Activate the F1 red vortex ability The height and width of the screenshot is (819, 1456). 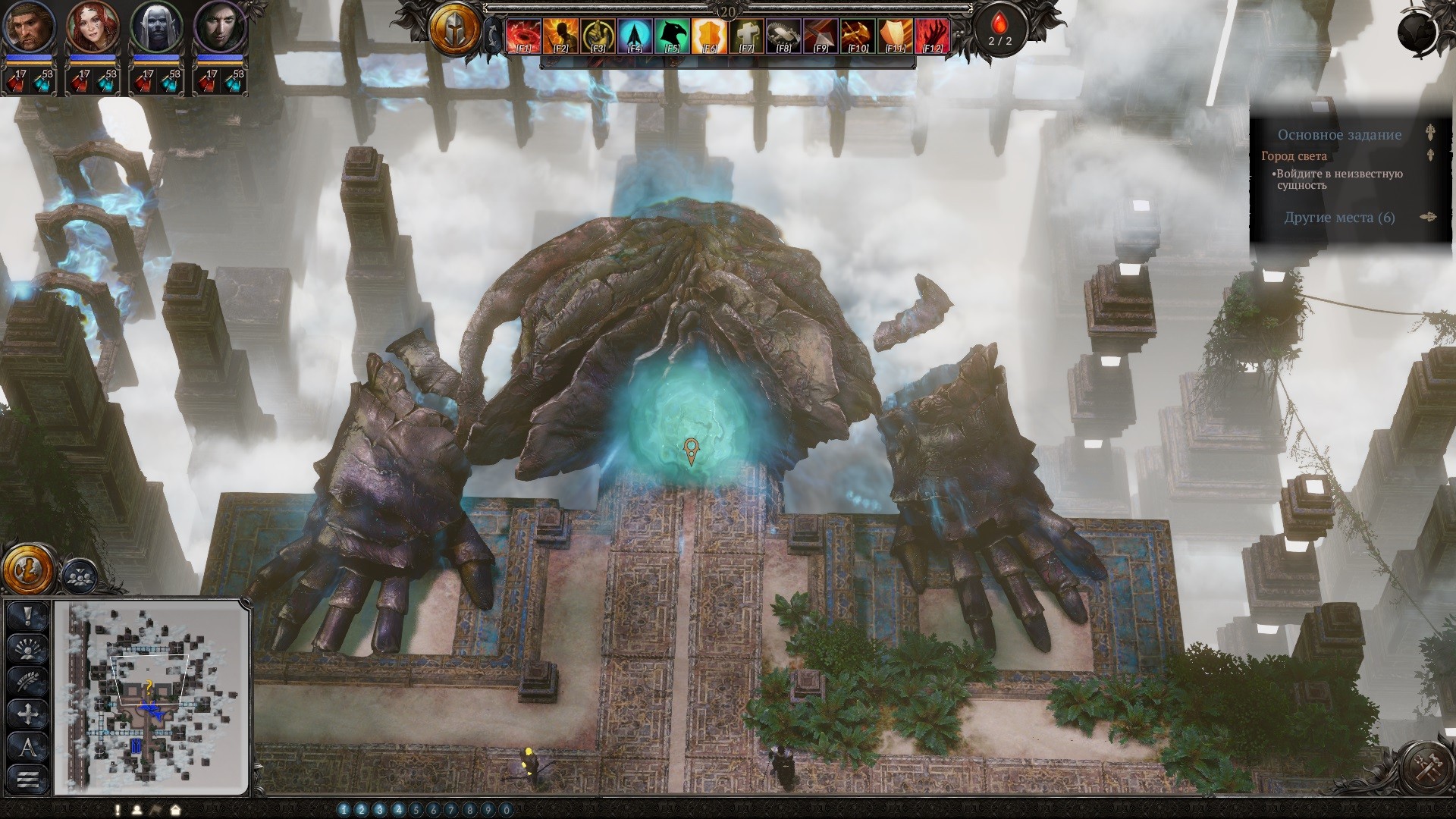click(523, 36)
